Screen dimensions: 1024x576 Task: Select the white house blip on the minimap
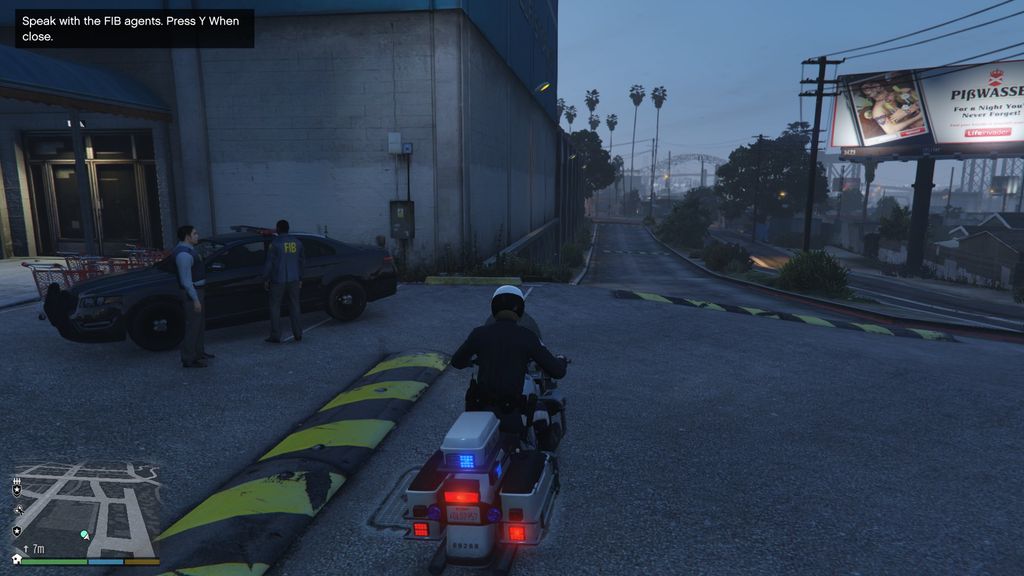click(x=16, y=558)
